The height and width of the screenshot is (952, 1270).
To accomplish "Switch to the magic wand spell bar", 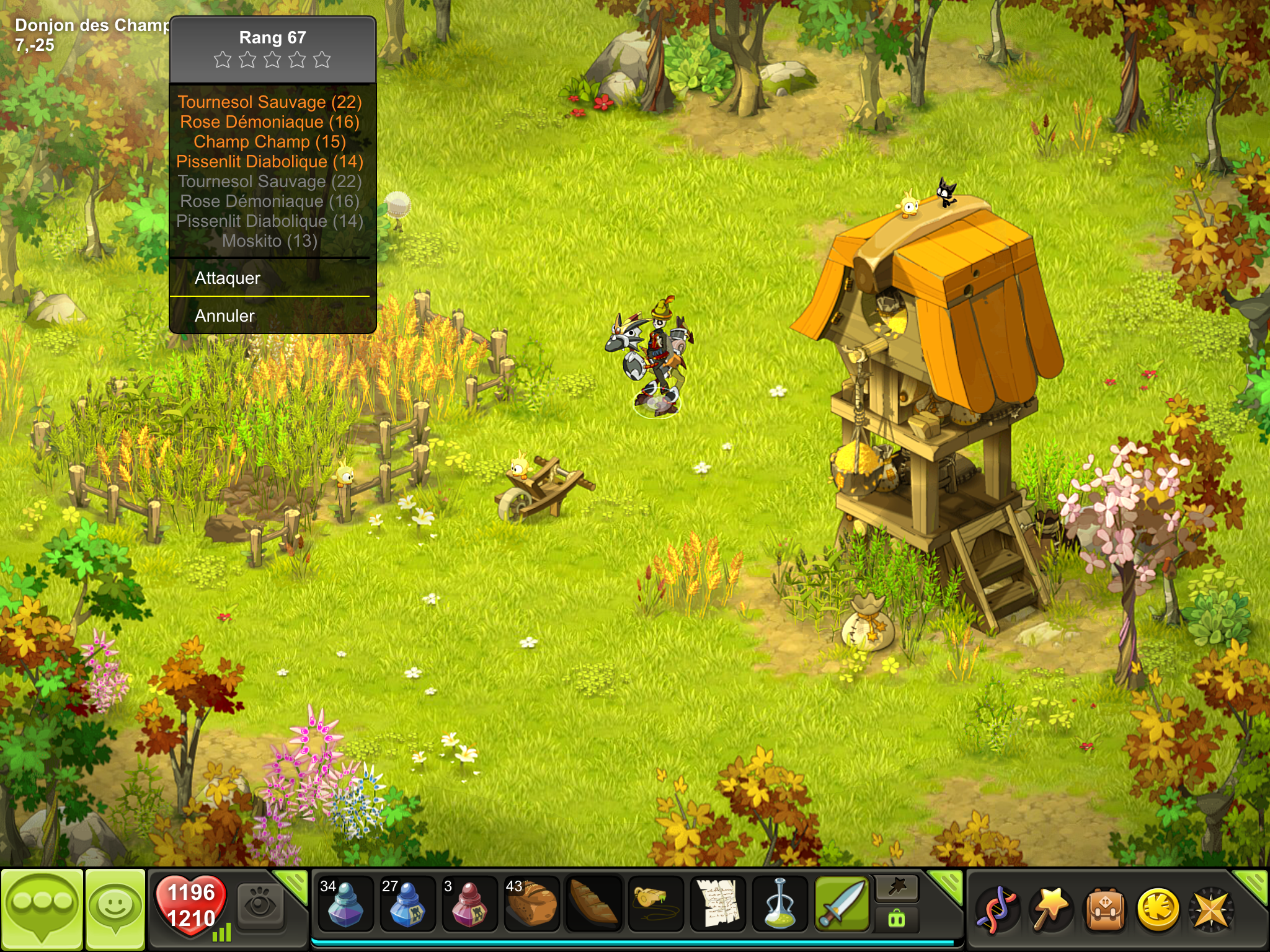I will click(897, 889).
